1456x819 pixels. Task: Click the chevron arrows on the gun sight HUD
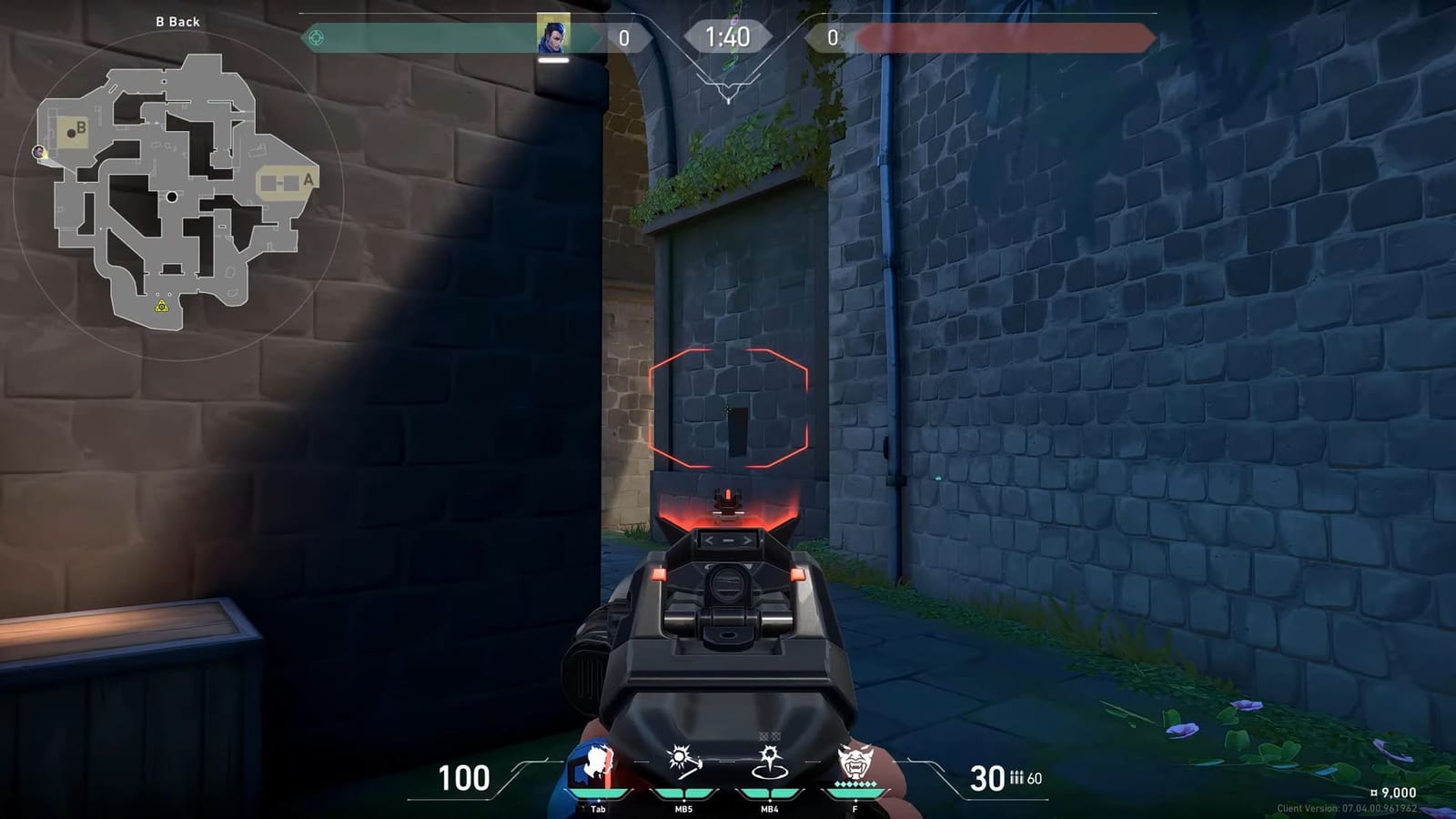click(x=726, y=541)
